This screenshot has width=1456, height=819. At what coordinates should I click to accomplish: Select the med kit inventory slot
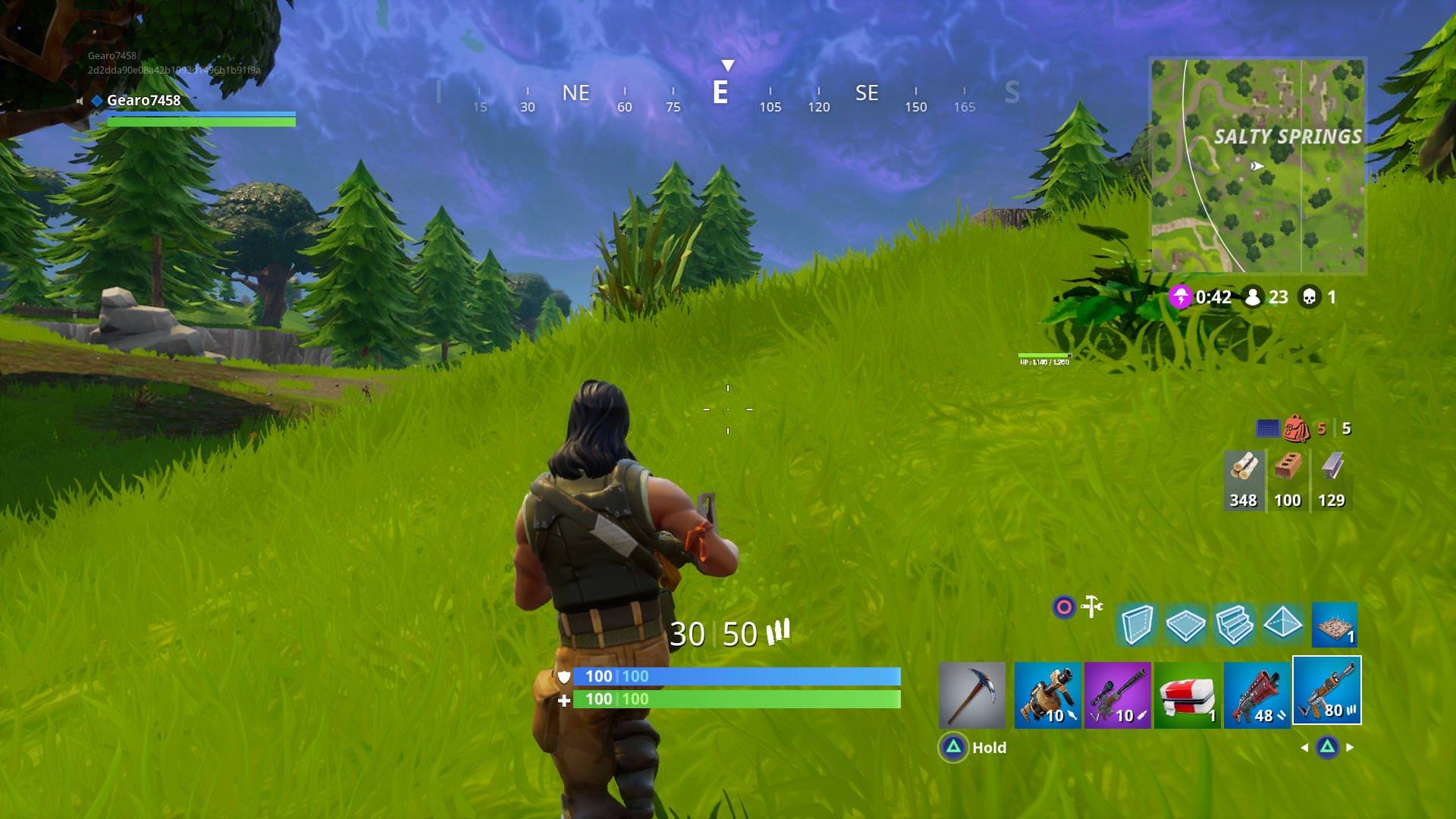[1188, 694]
